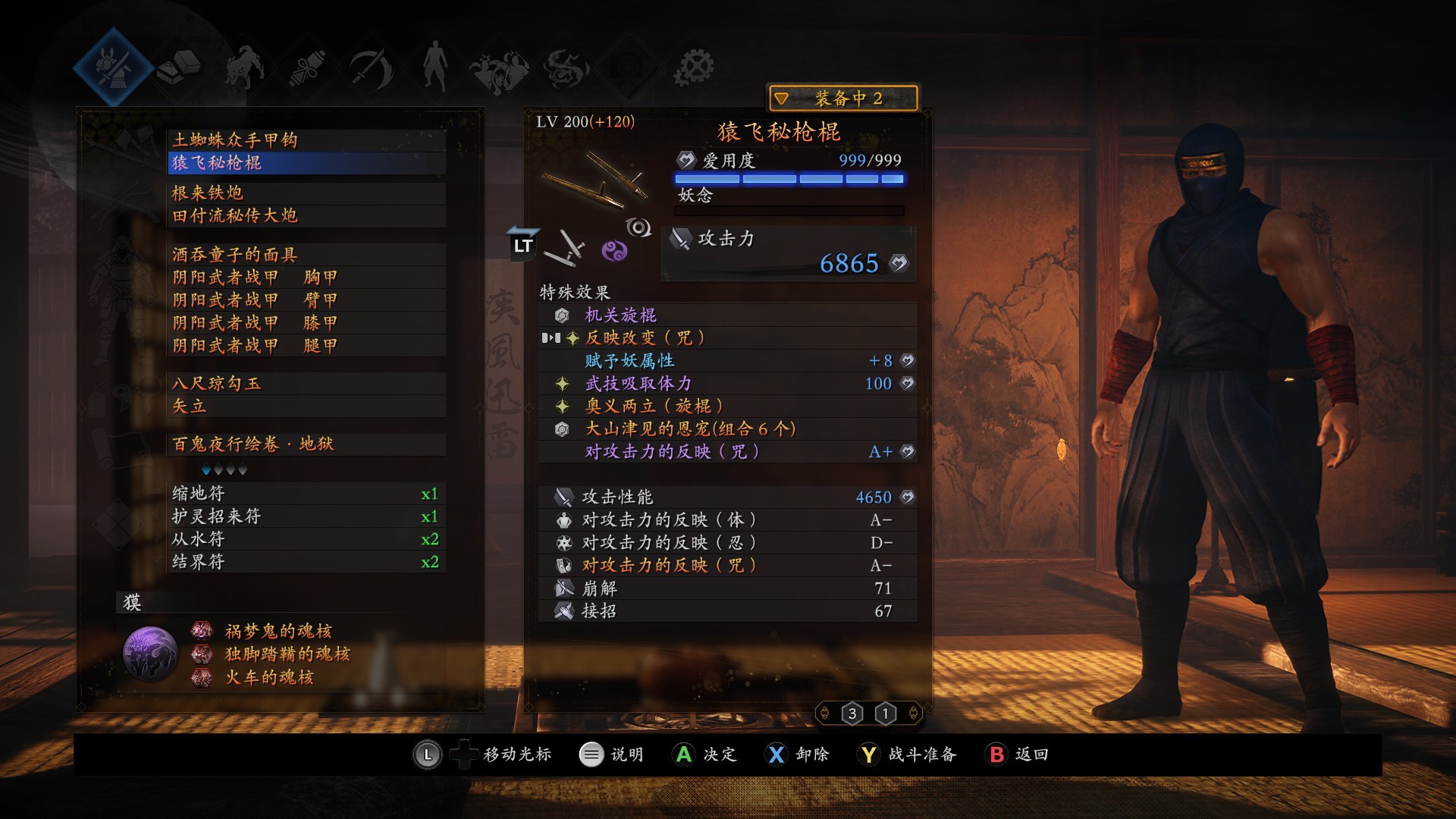Open the samurai equipment tab
1456x819 pixels.
(114, 67)
